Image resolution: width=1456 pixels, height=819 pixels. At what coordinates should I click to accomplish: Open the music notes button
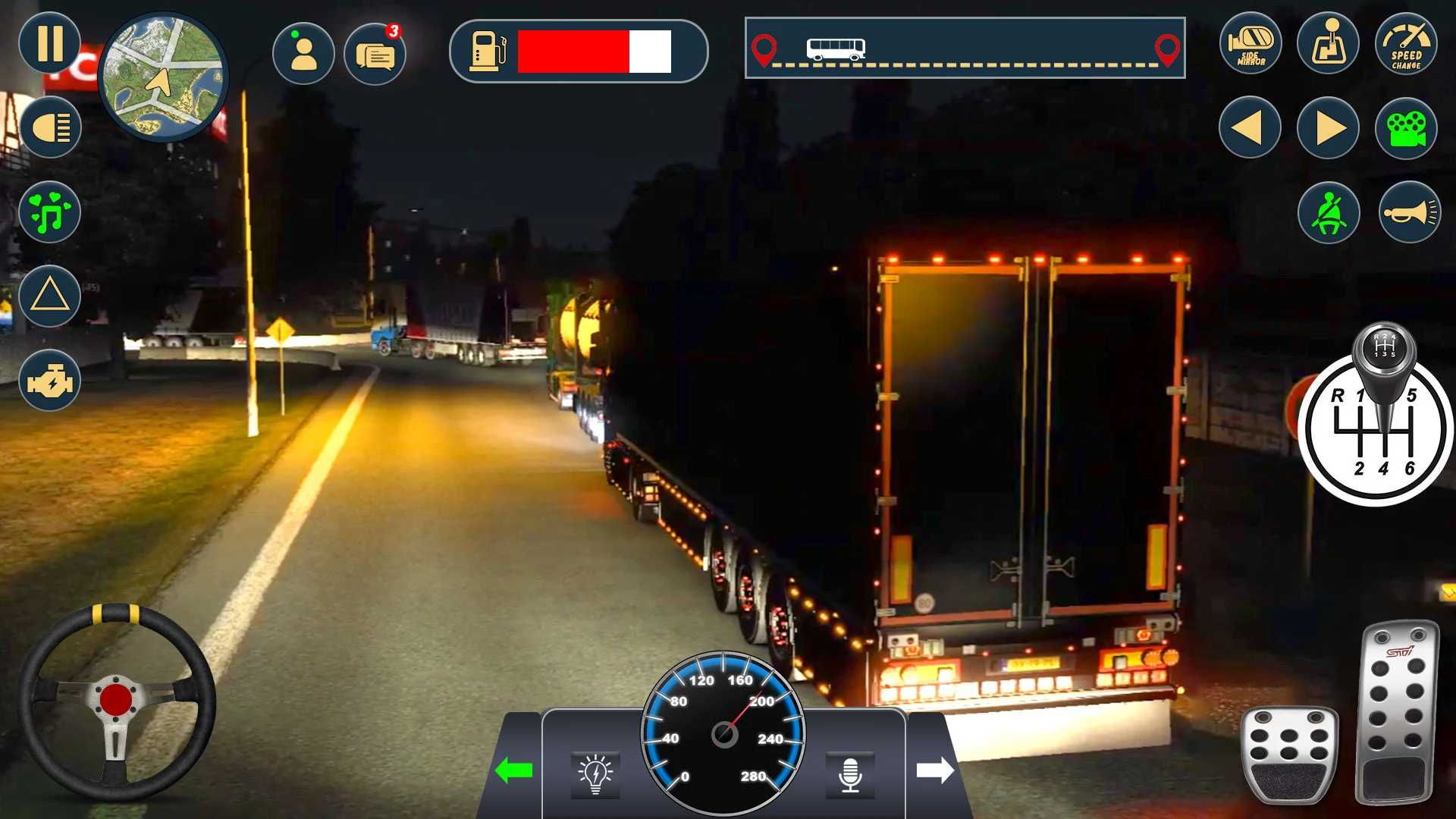click(x=50, y=212)
